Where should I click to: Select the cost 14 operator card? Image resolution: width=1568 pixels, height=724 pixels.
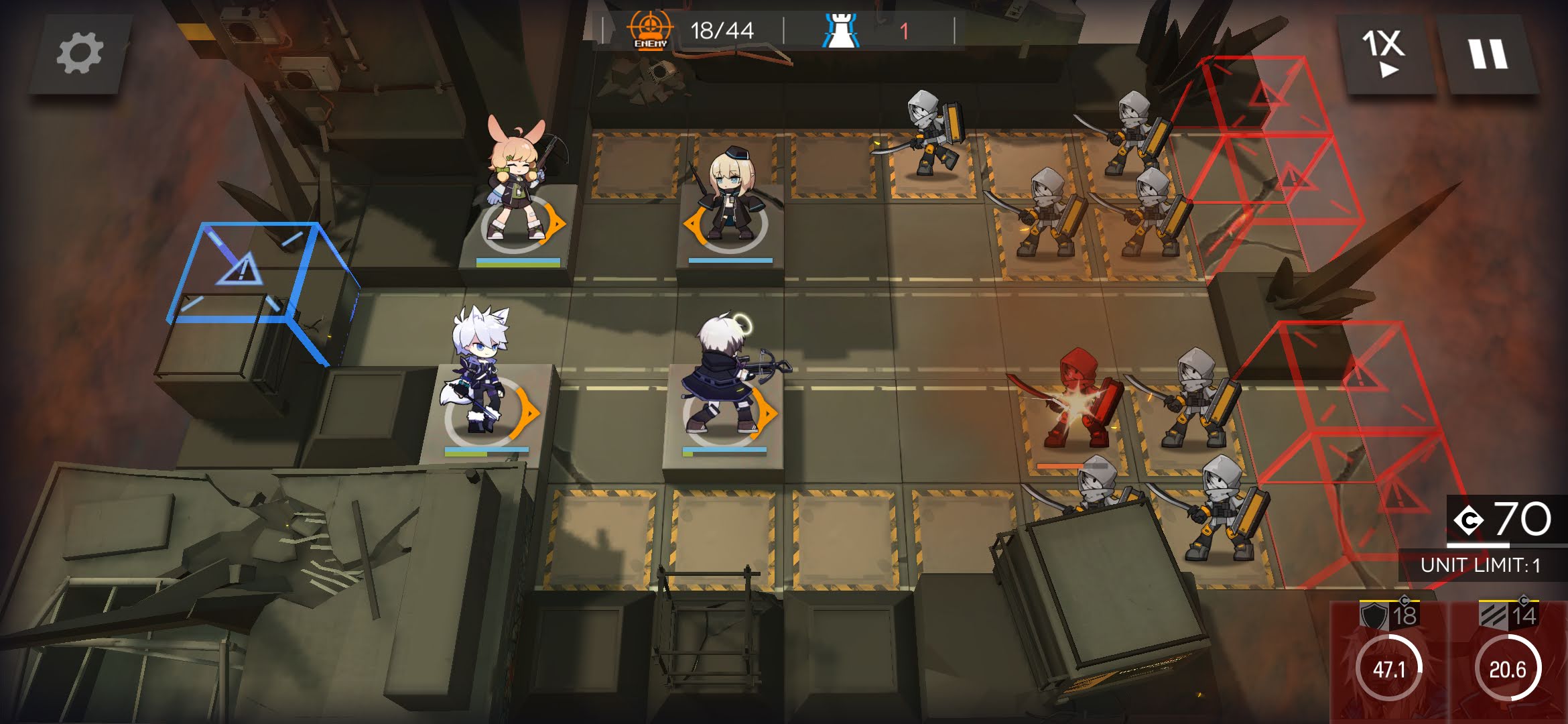[x=1508, y=660]
